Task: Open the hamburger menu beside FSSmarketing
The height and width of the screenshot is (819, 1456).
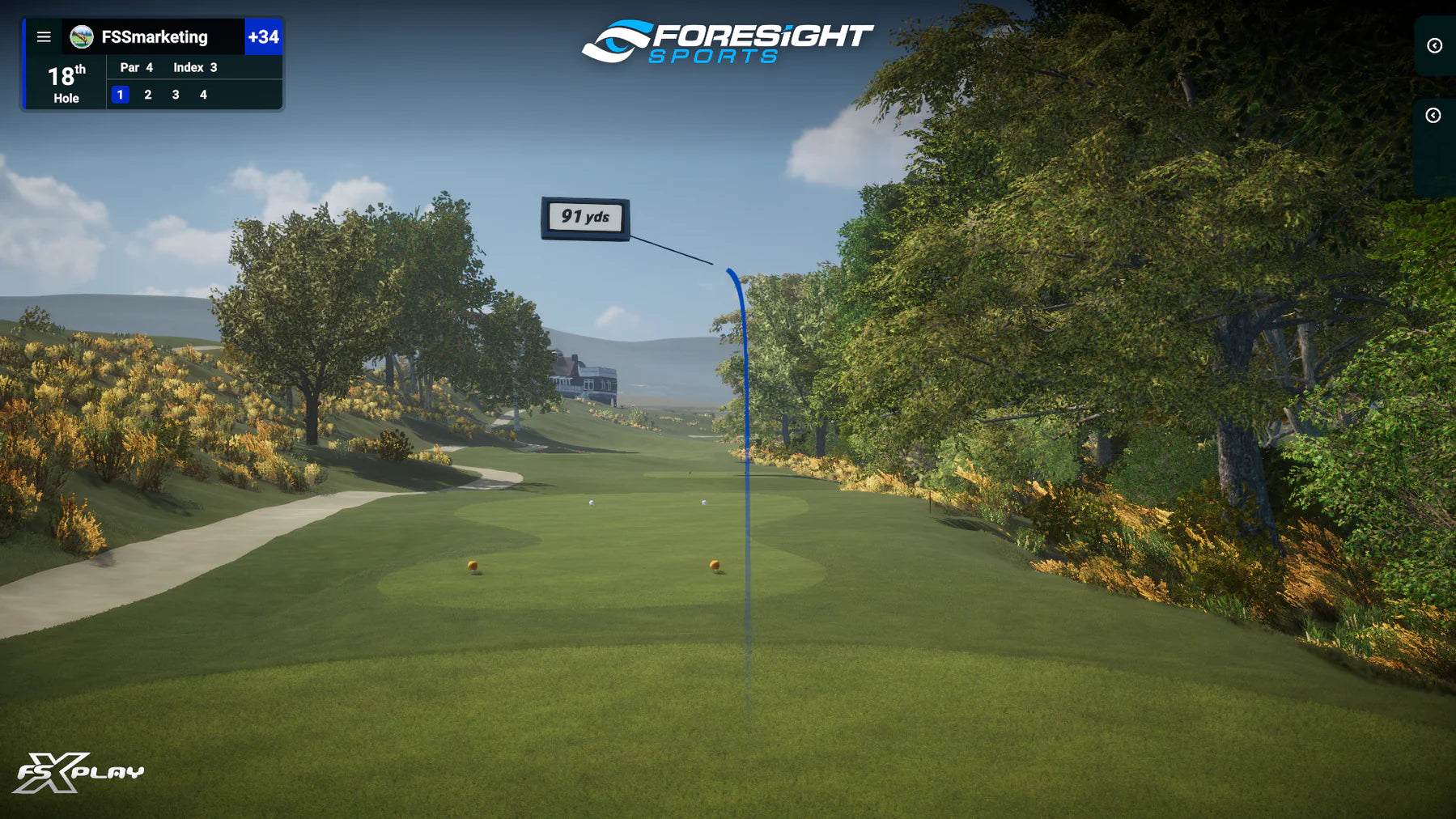Action: (x=44, y=37)
